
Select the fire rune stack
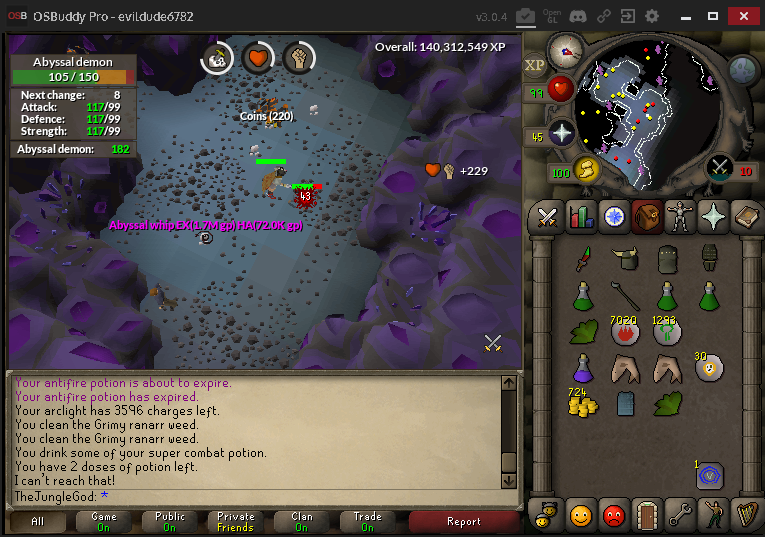point(625,333)
